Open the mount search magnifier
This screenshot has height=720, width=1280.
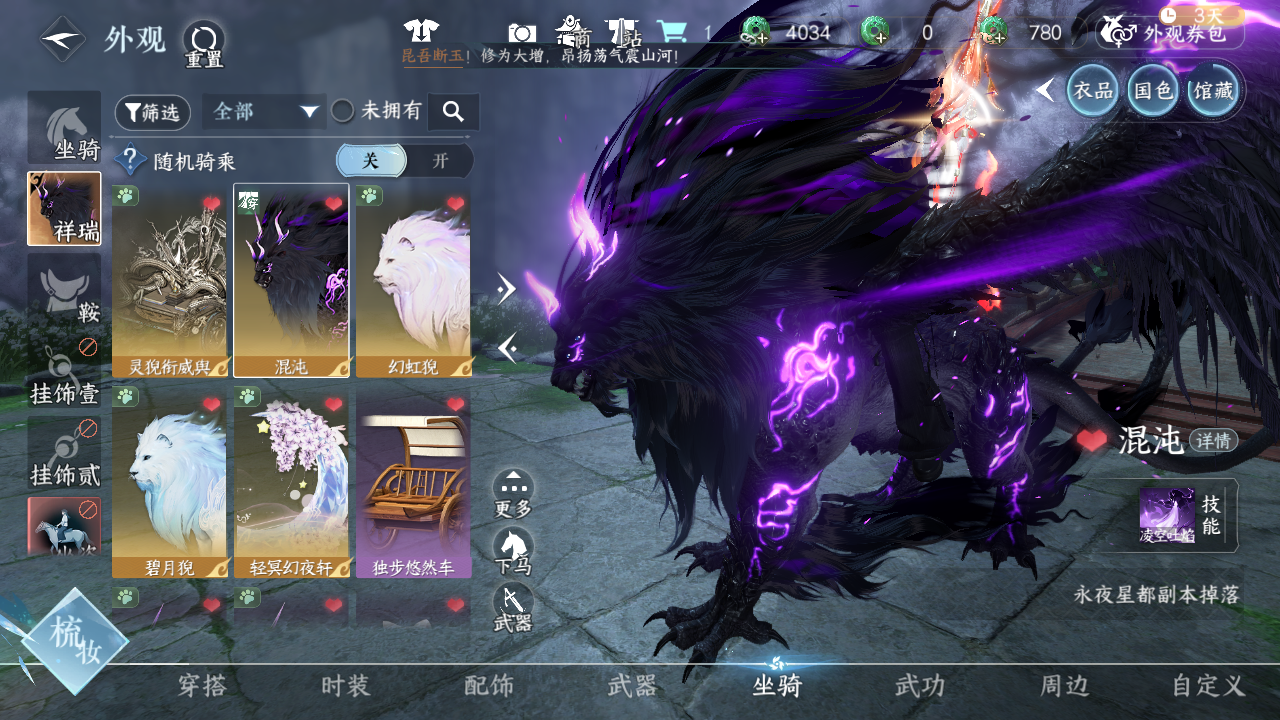[453, 112]
